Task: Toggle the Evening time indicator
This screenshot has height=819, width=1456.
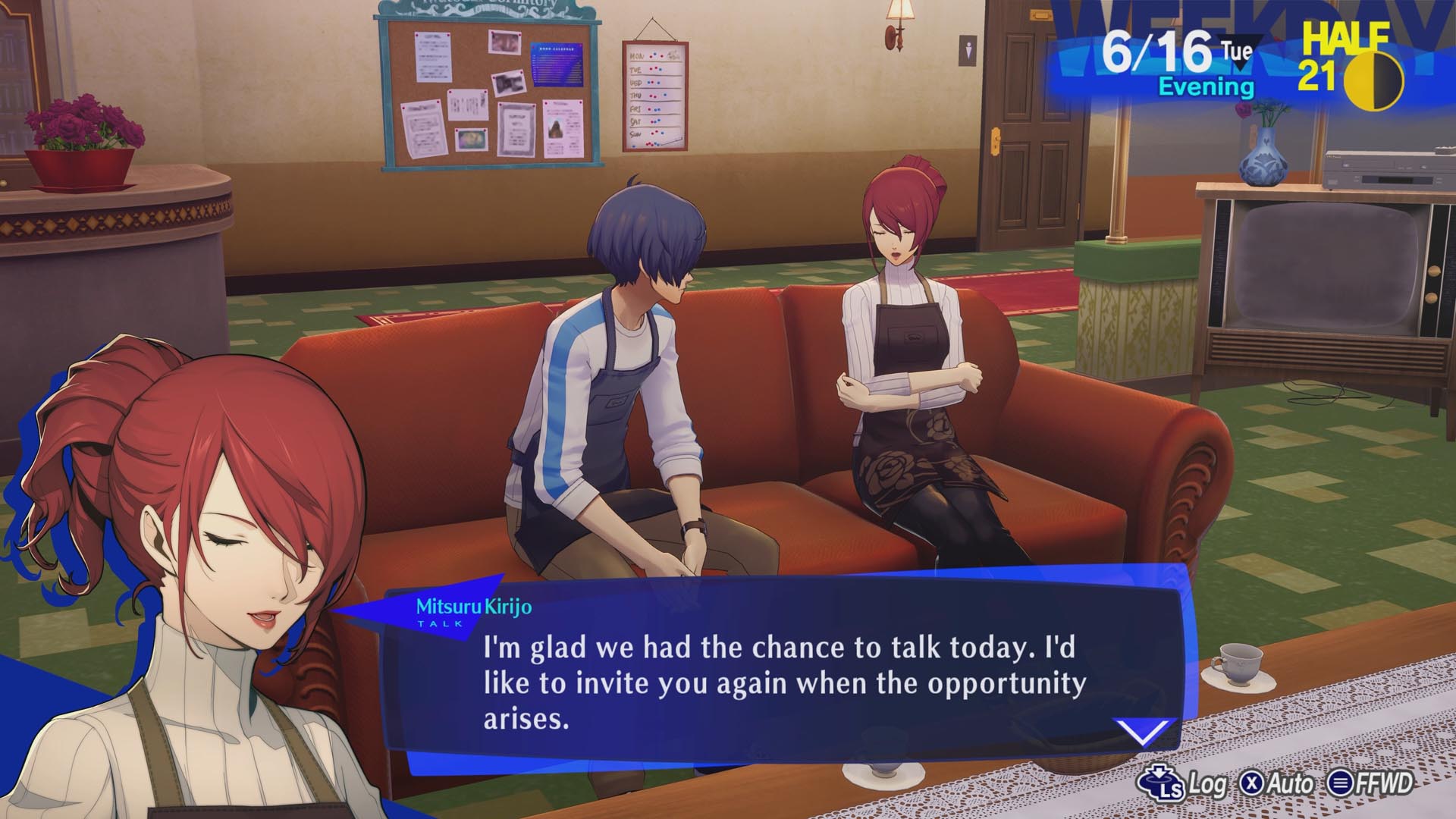Action: click(1207, 86)
